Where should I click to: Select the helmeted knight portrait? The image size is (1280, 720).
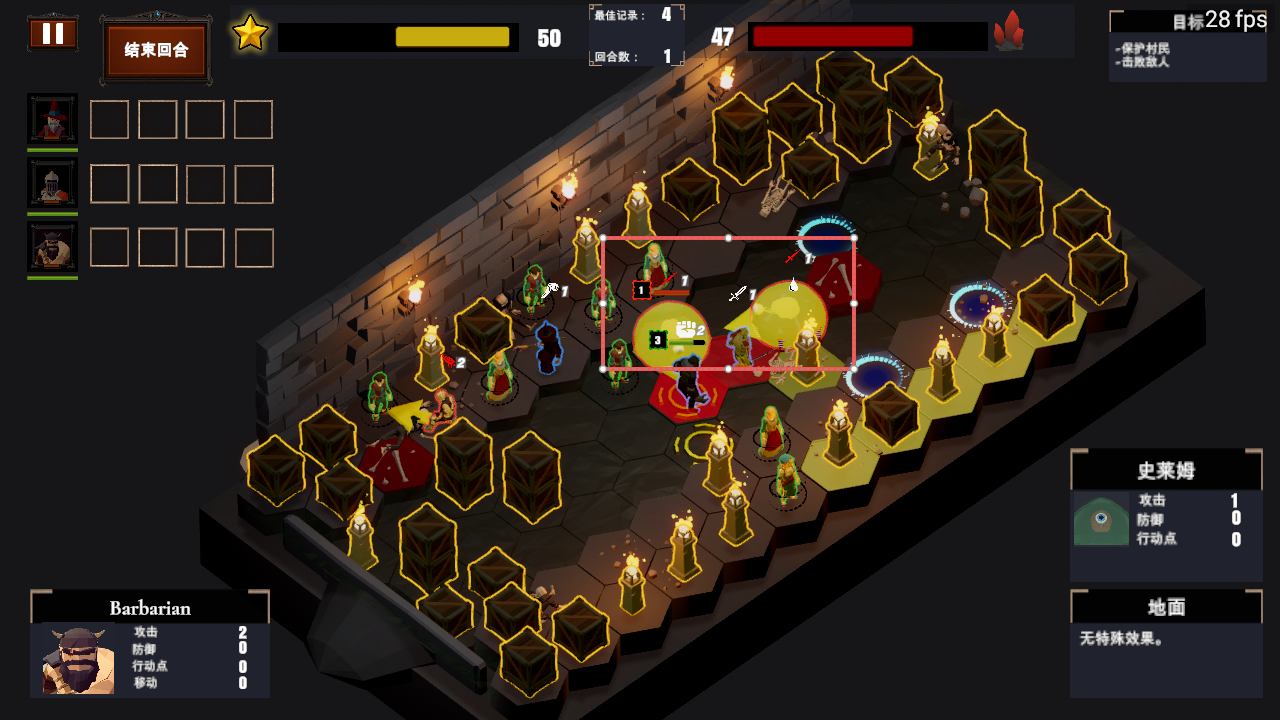(x=52, y=183)
